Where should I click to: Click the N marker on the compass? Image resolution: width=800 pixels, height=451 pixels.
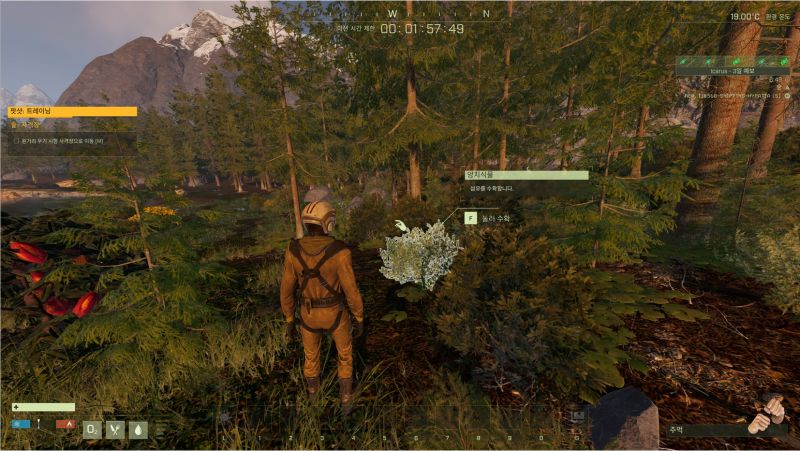tap(486, 14)
